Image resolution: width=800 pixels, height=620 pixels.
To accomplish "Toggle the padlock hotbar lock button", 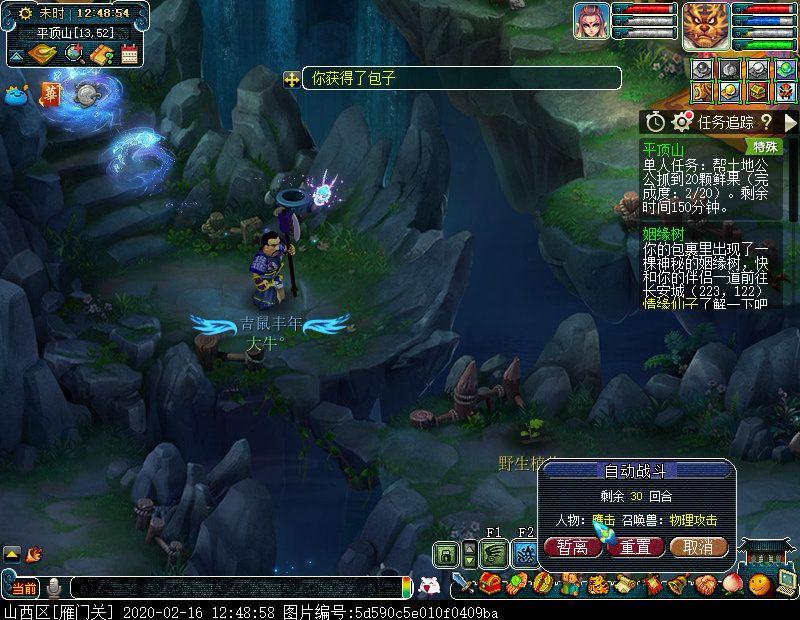I will click(x=446, y=554).
